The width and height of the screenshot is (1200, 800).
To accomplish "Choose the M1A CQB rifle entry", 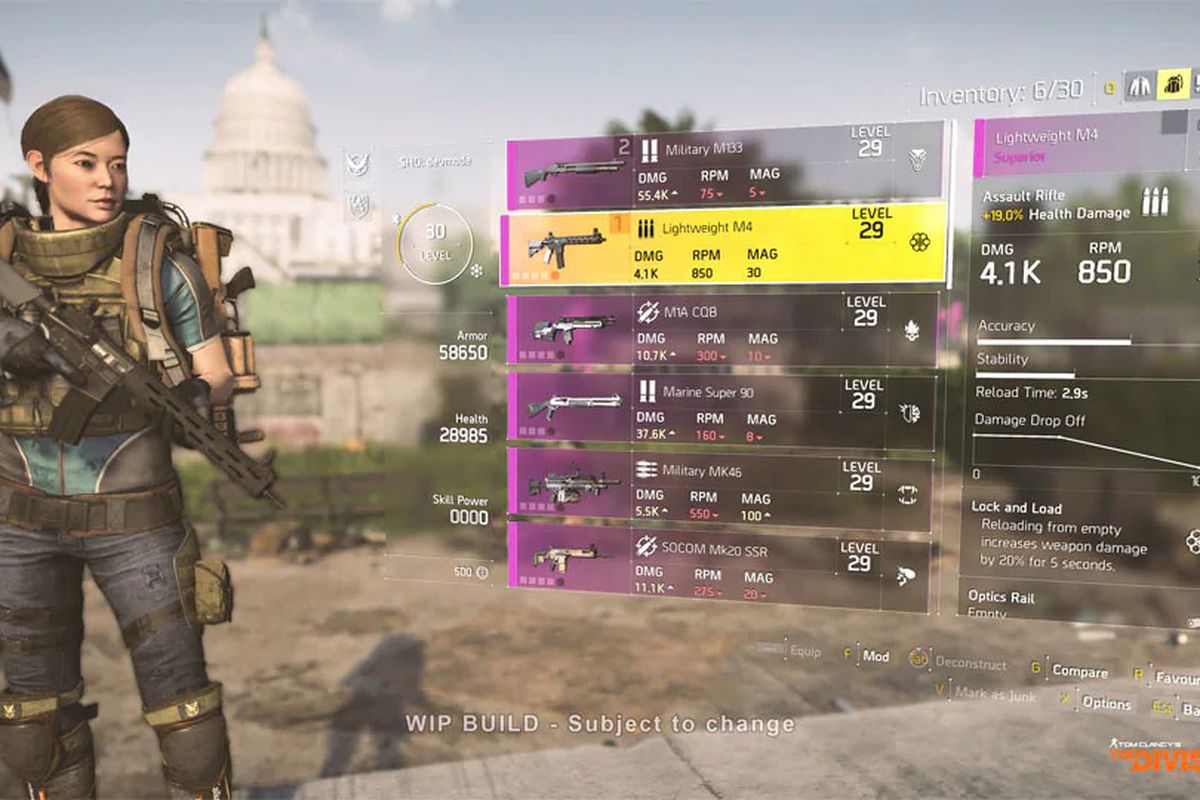I will (722, 329).
